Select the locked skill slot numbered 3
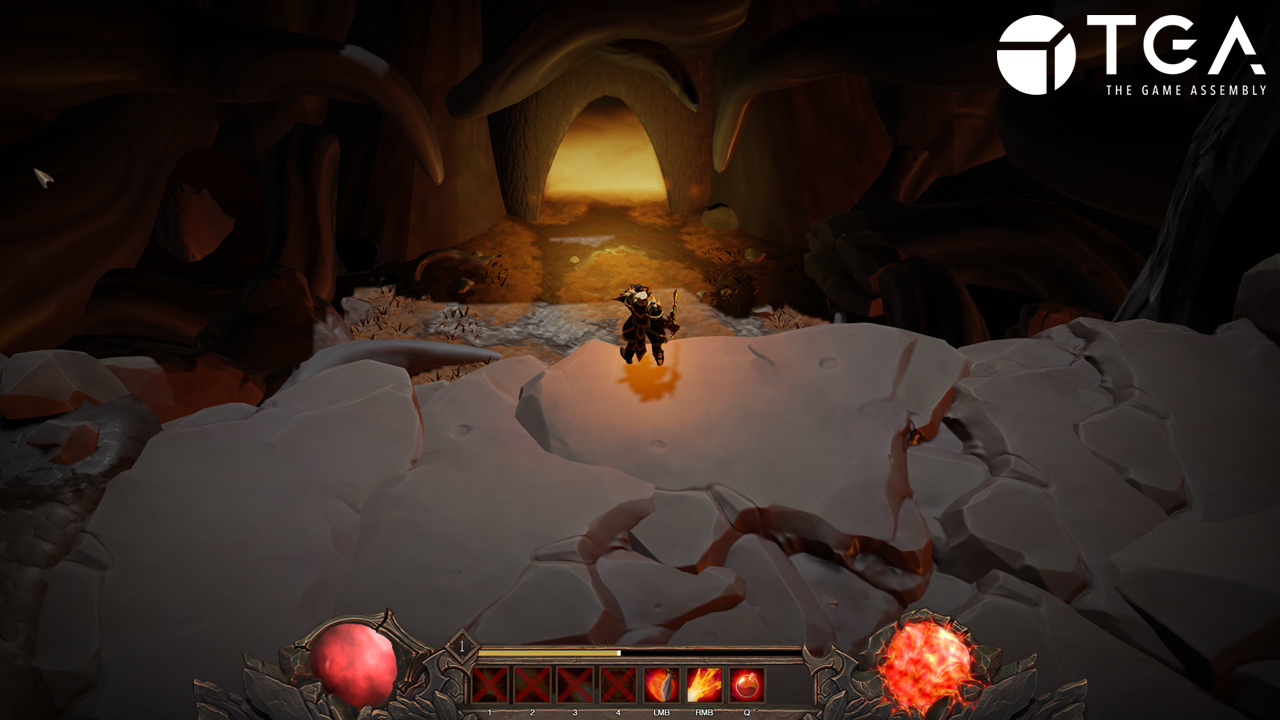Screen dimensions: 1280x720 coord(575,685)
